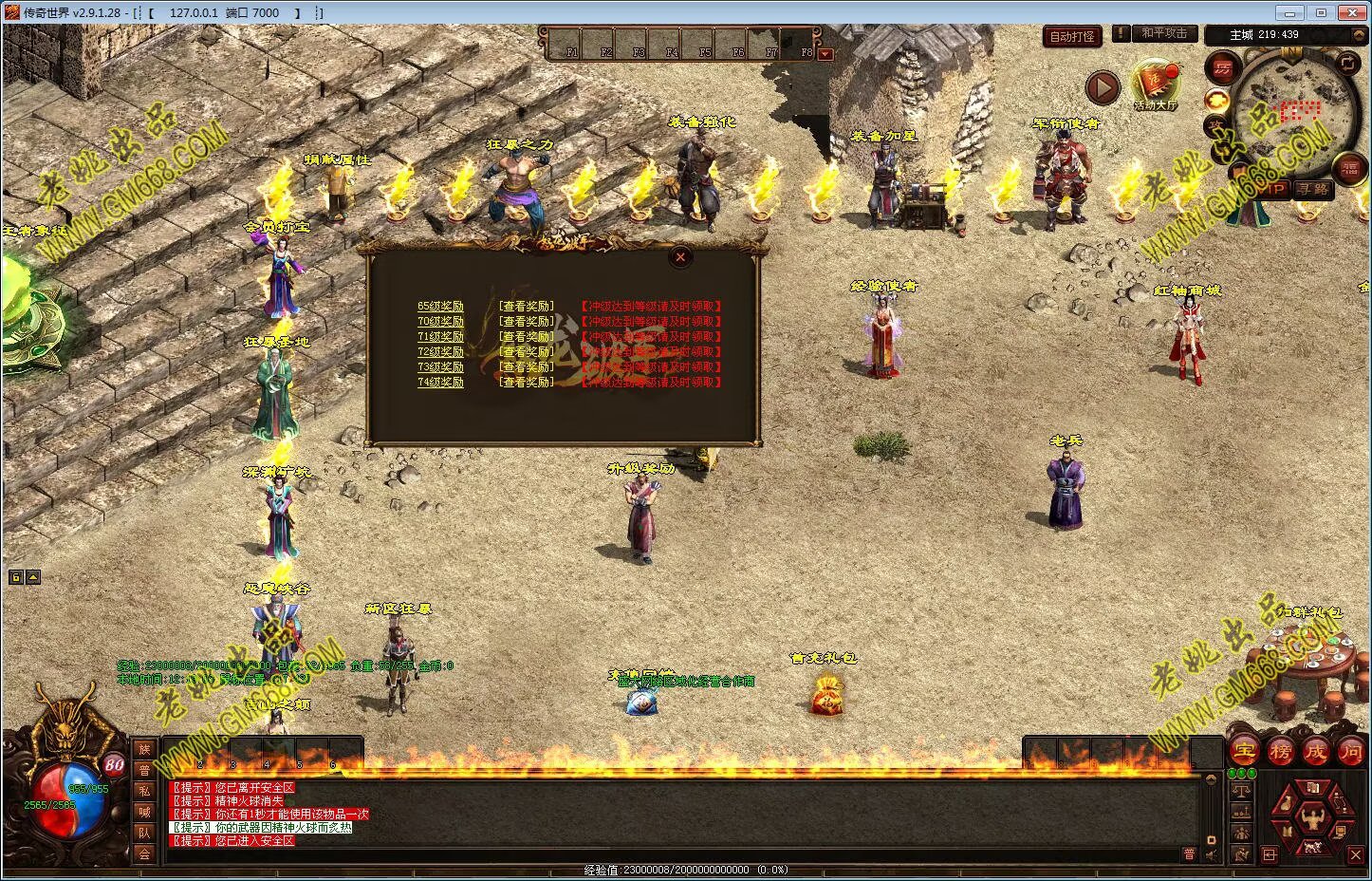Switch chat to the 私 private channel
The height and width of the screenshot is (881, 1372).
click(x=144, y=791)
